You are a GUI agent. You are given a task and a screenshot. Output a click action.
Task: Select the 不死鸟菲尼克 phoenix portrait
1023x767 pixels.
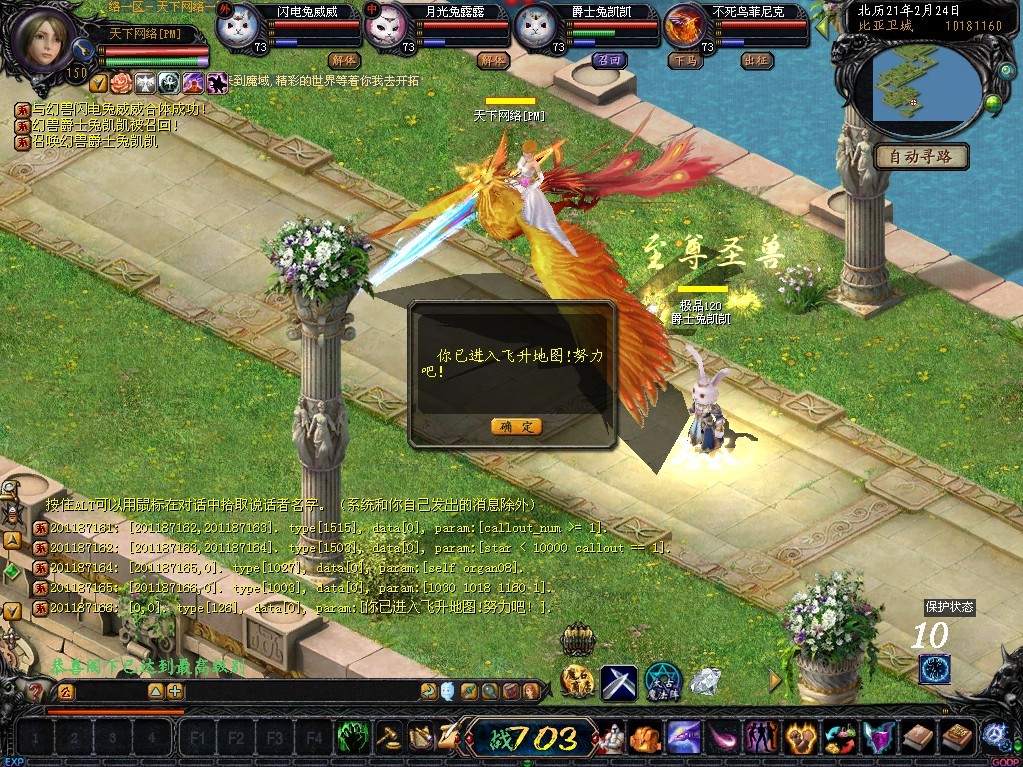click(x=685, y=27)
